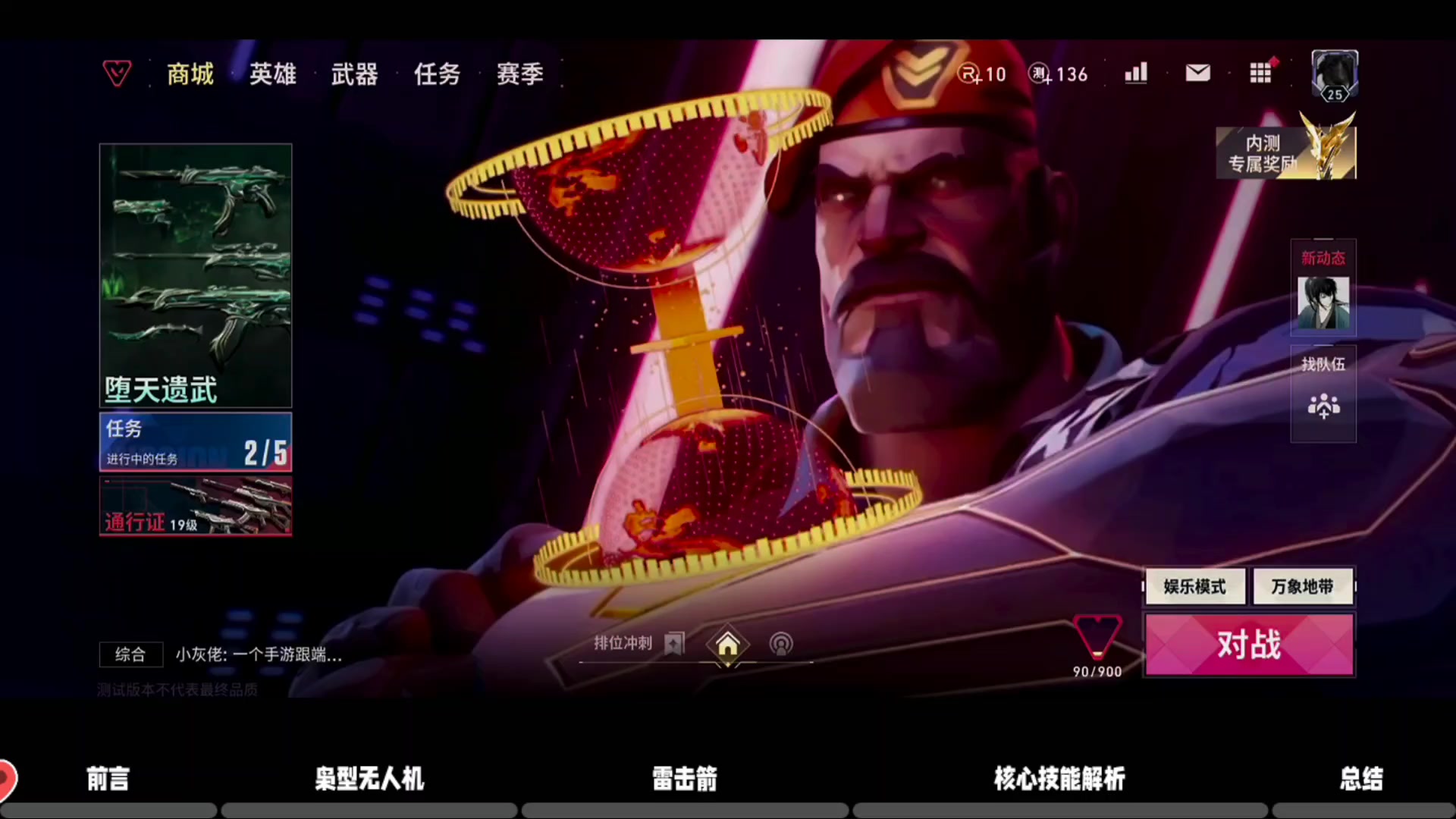
Task: Open the mail inbox icon
Action: click(1197, 73)
